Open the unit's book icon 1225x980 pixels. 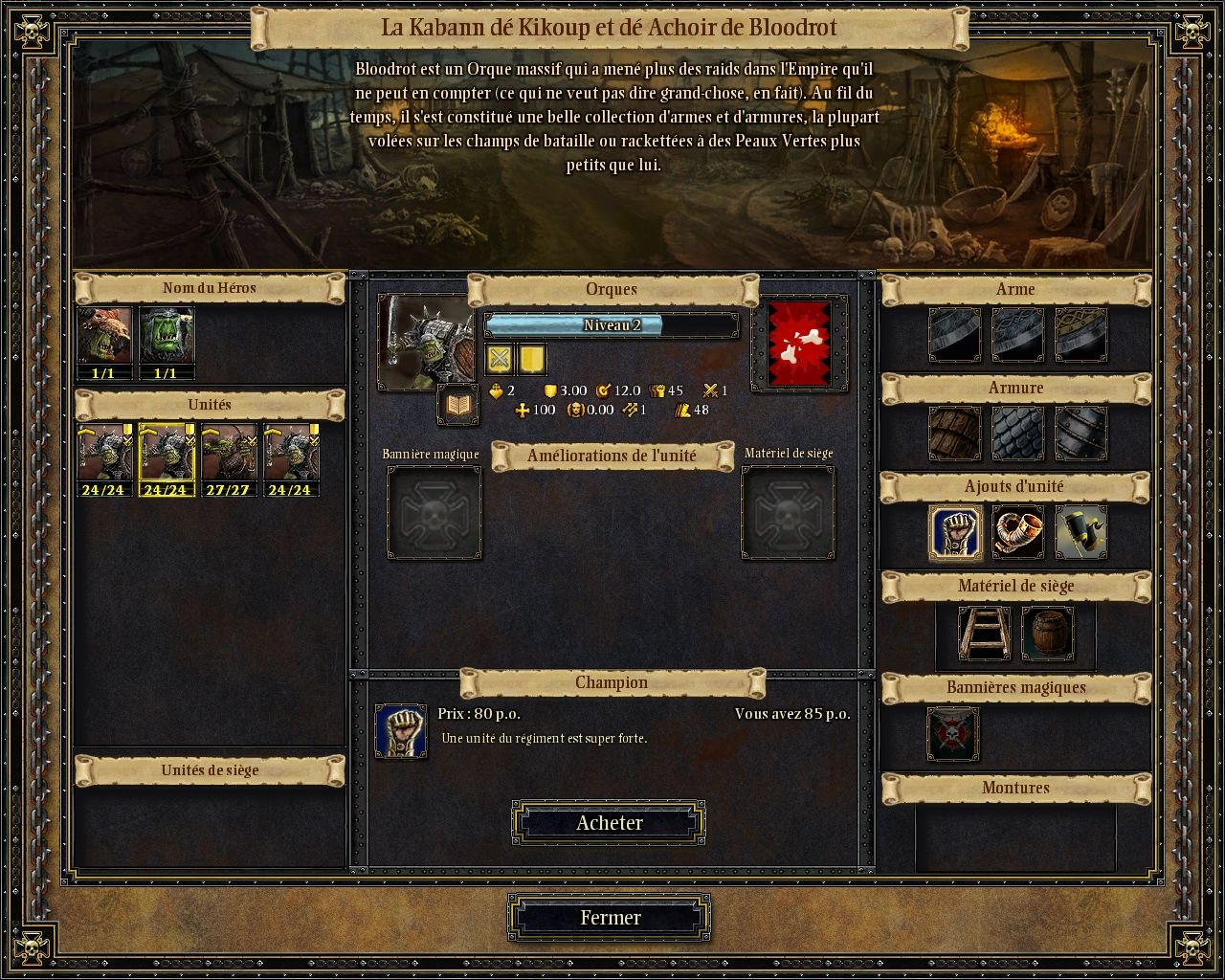tap(458, 406)
